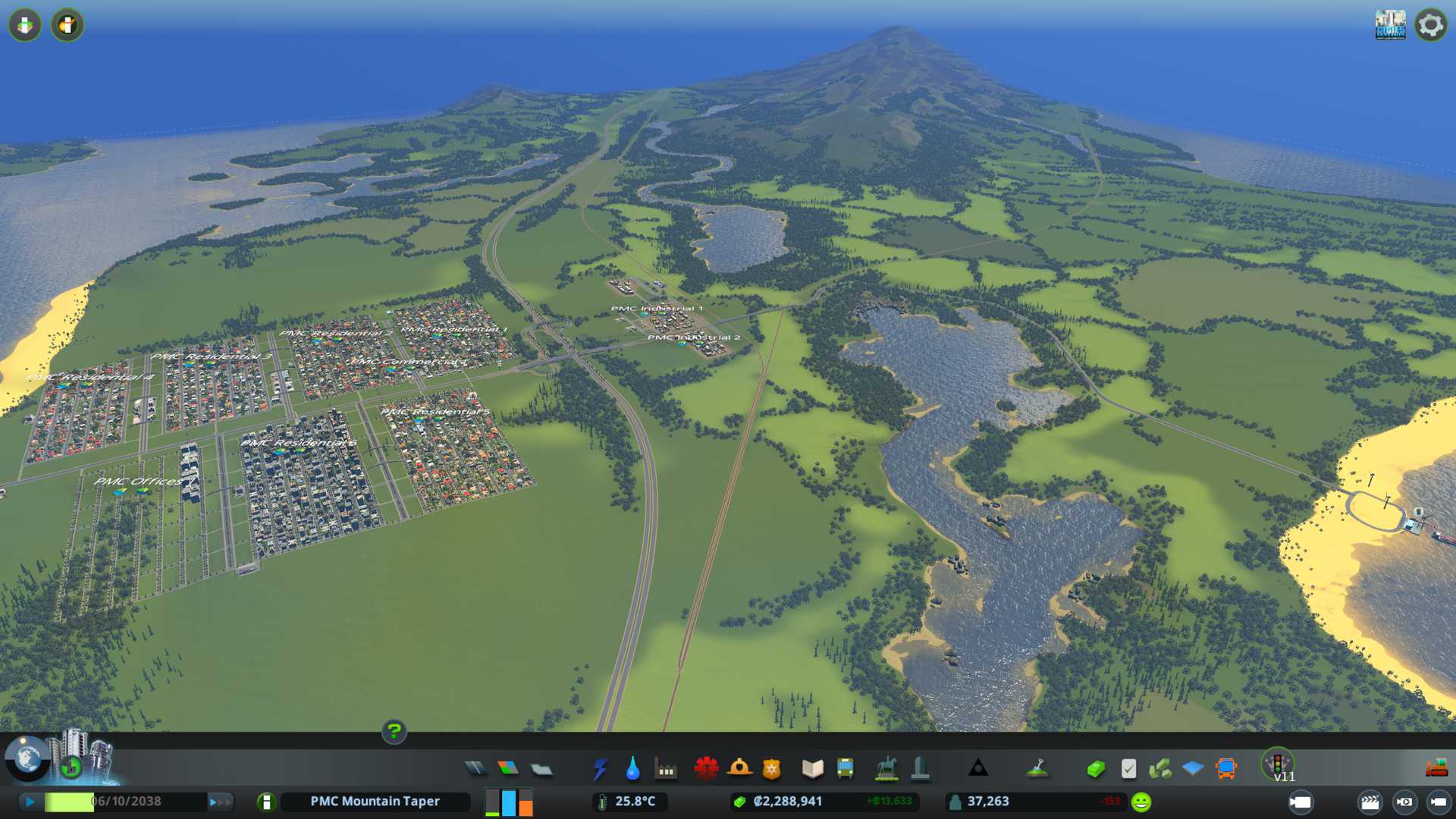The image size is (1456, 819).
Task: Open the gear options menu
Action: [x=1430, y=25]
